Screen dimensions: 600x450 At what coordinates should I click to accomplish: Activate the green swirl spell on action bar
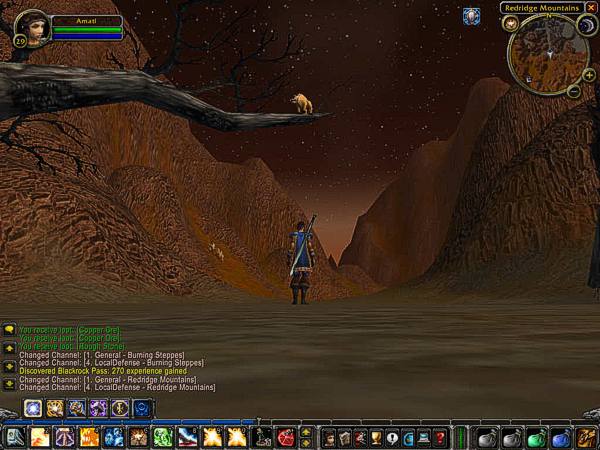coord(162,437)
